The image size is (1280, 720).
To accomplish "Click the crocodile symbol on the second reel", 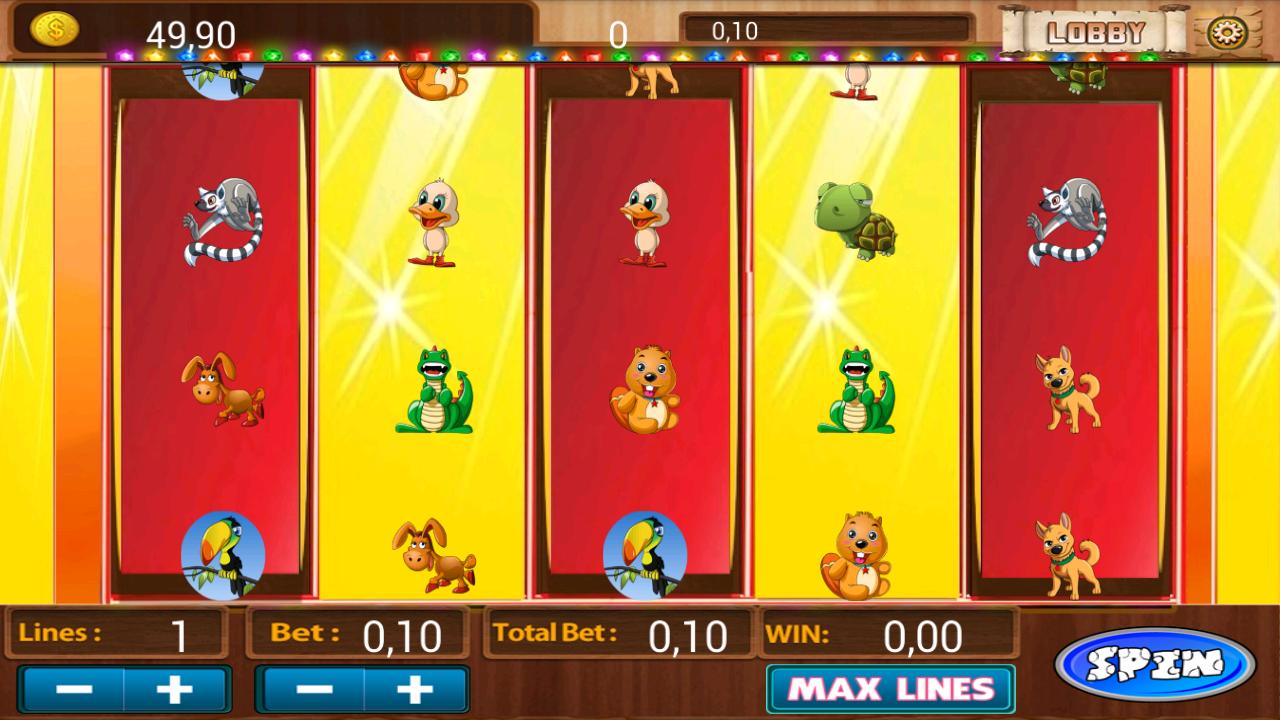I will (432, 390).
